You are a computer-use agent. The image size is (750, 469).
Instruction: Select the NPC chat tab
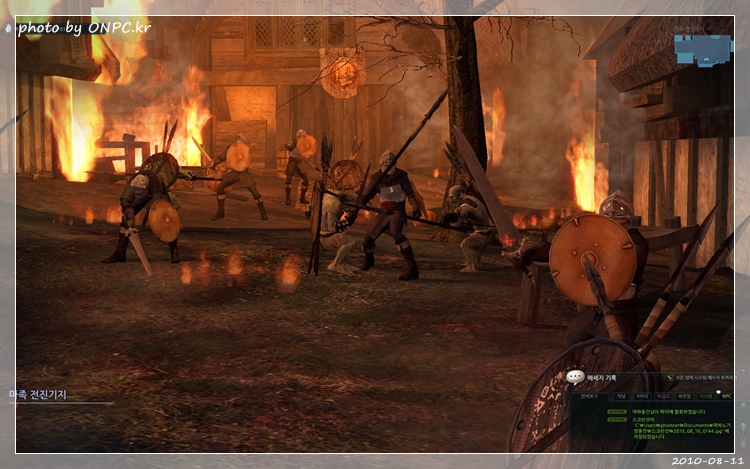click(x=726, y=396)
